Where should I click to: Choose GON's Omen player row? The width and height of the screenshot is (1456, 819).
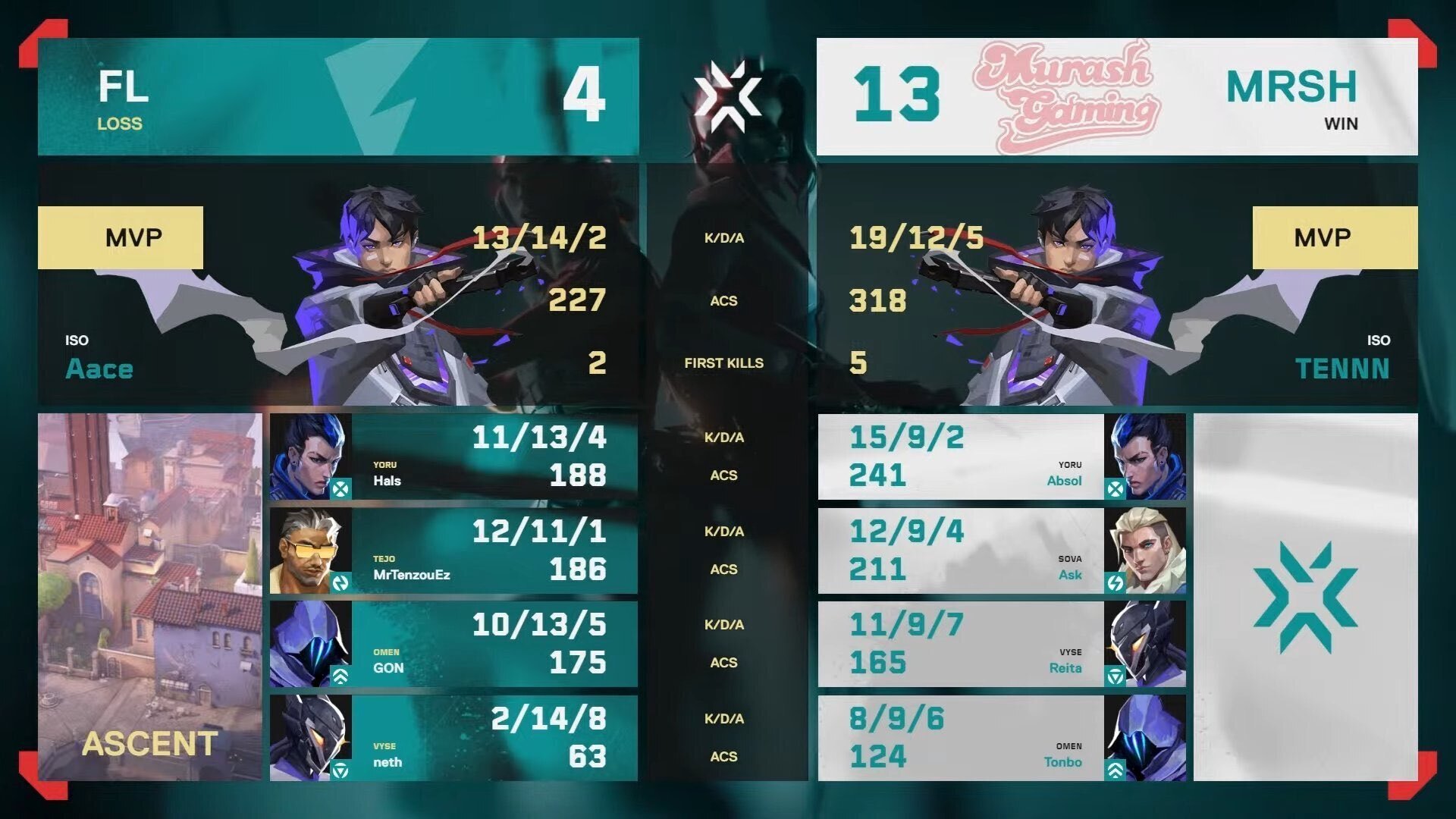pos(453,645)
